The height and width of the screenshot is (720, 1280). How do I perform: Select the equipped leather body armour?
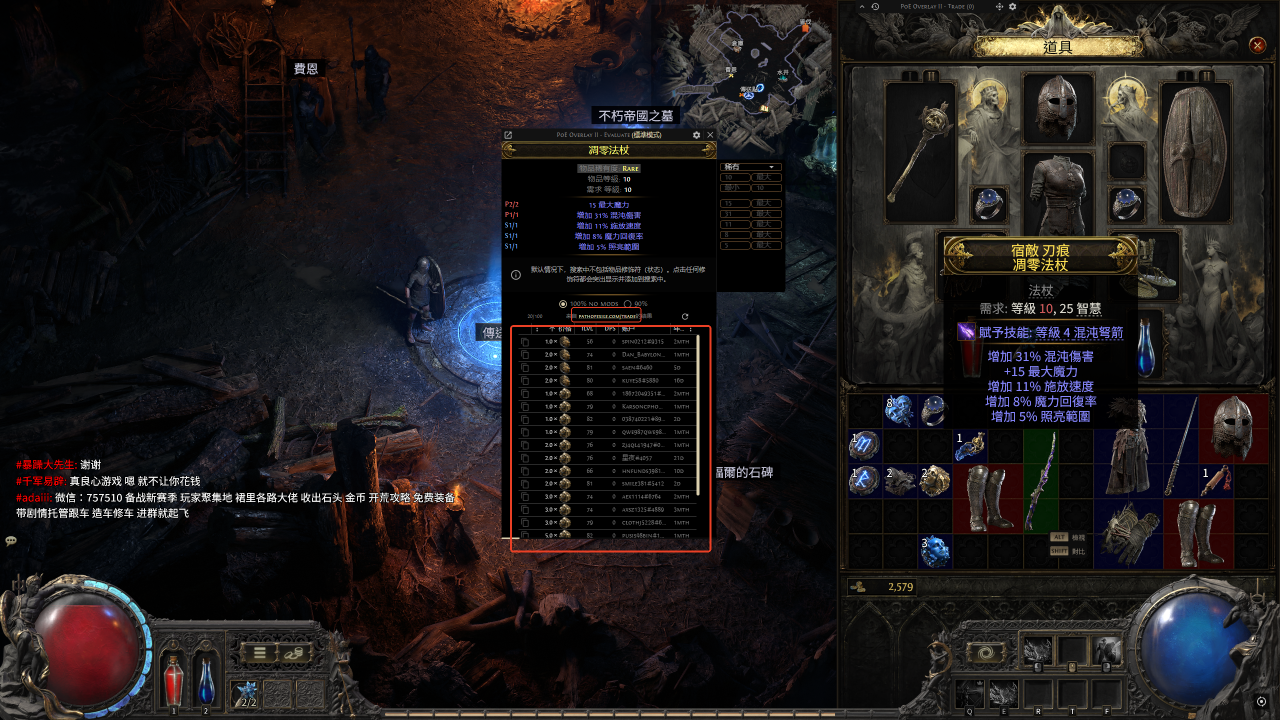pyautogui.click(x=1058, y=195)
